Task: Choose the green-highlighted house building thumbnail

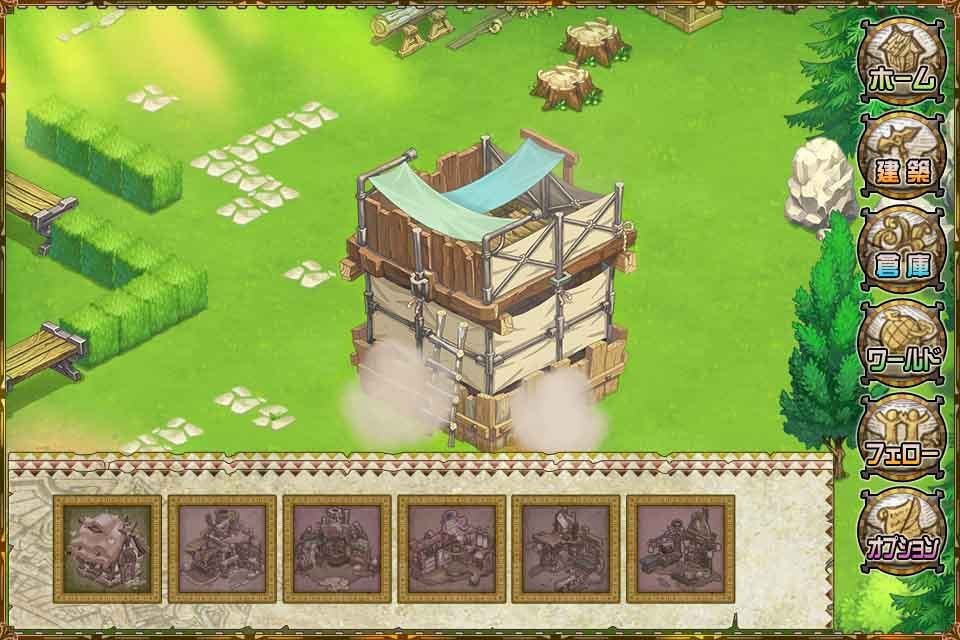Action: tap(107, 549)
